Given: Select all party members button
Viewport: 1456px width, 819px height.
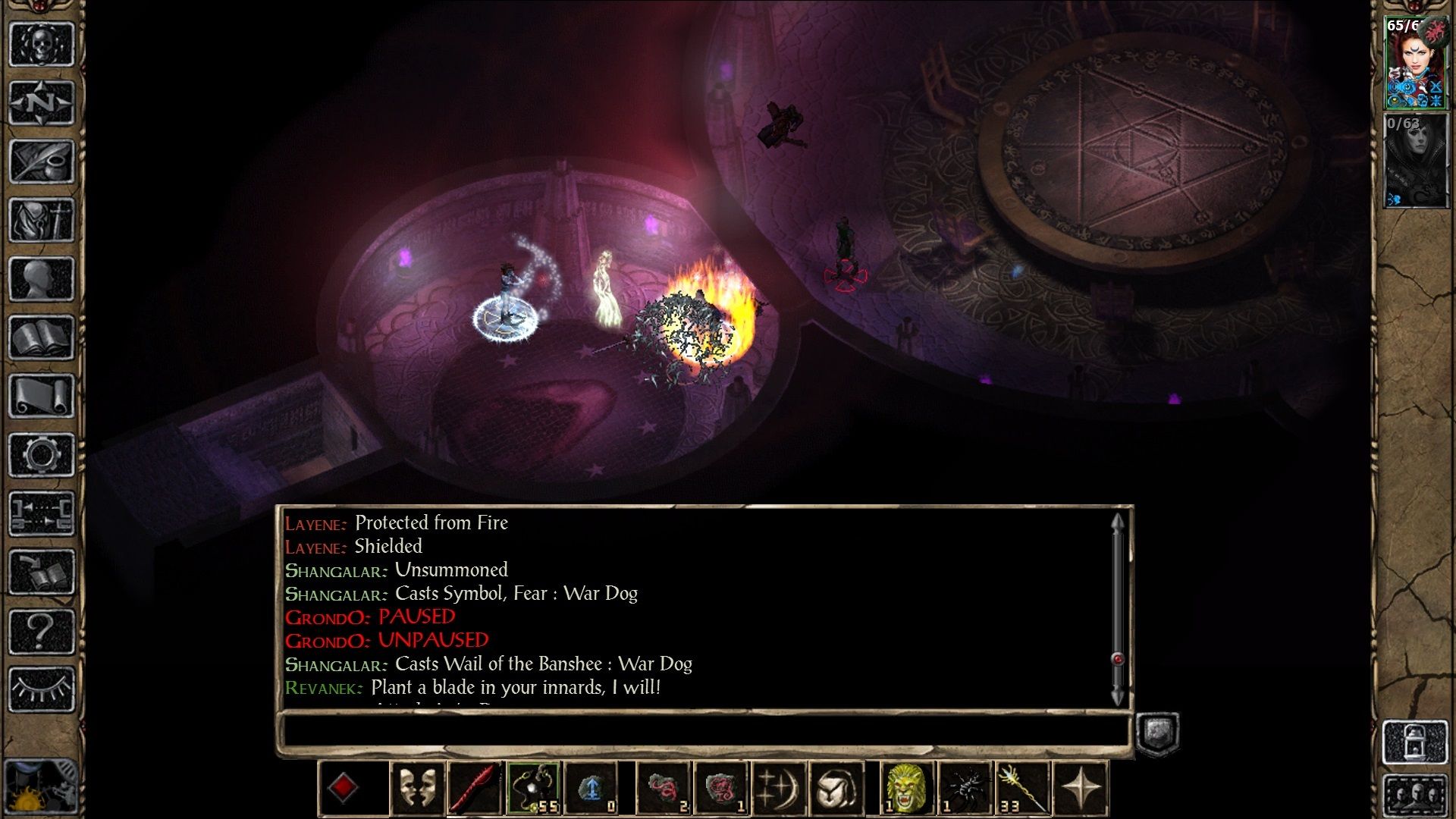Looking at the screenshot, I should pos(1415,796).
